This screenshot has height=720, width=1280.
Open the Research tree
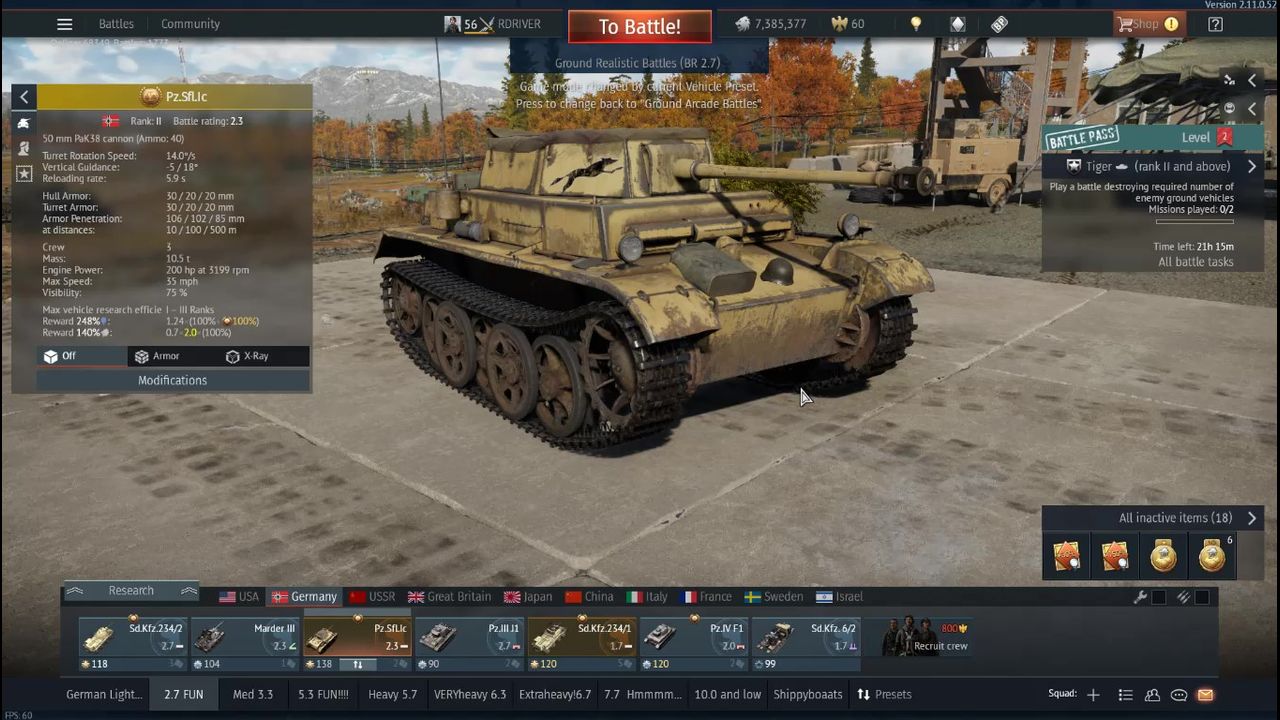coord(131,591)
